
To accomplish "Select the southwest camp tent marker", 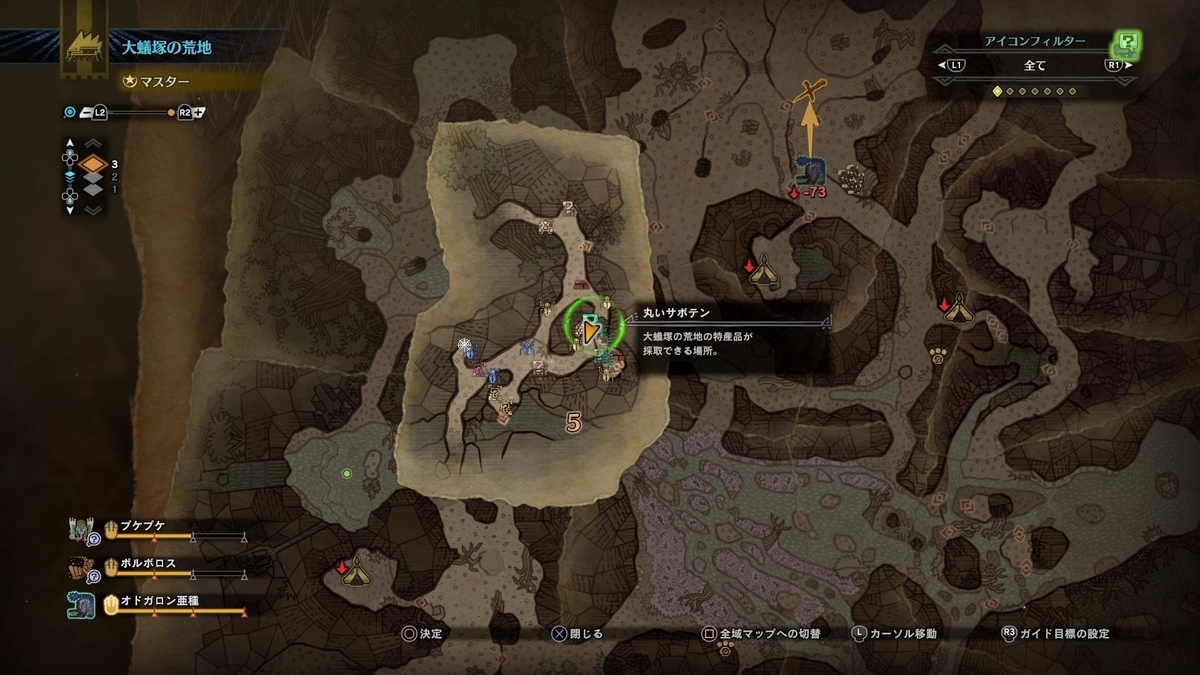I will pos(357,572).
